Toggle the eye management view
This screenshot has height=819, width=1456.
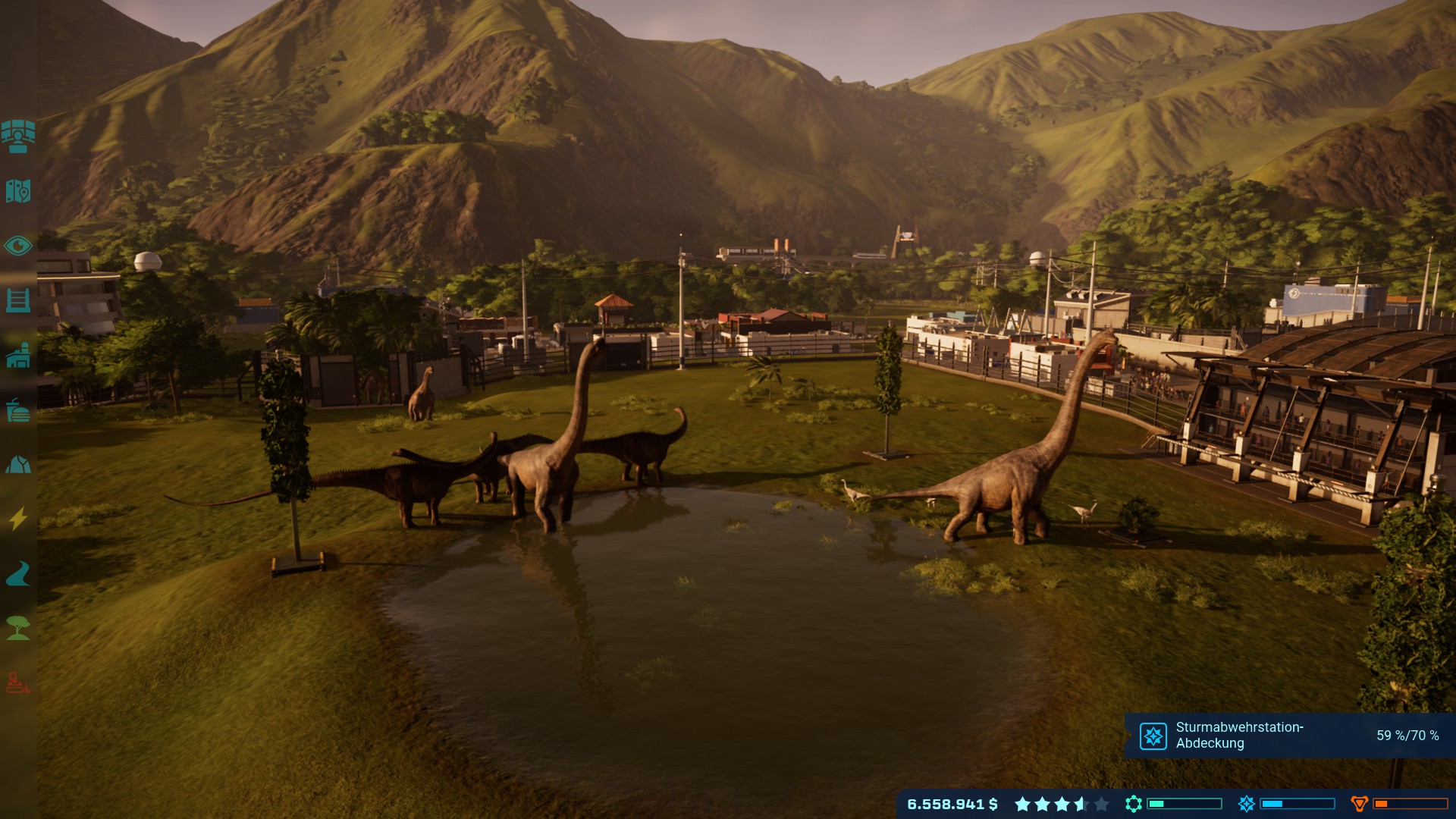(18, 246)
